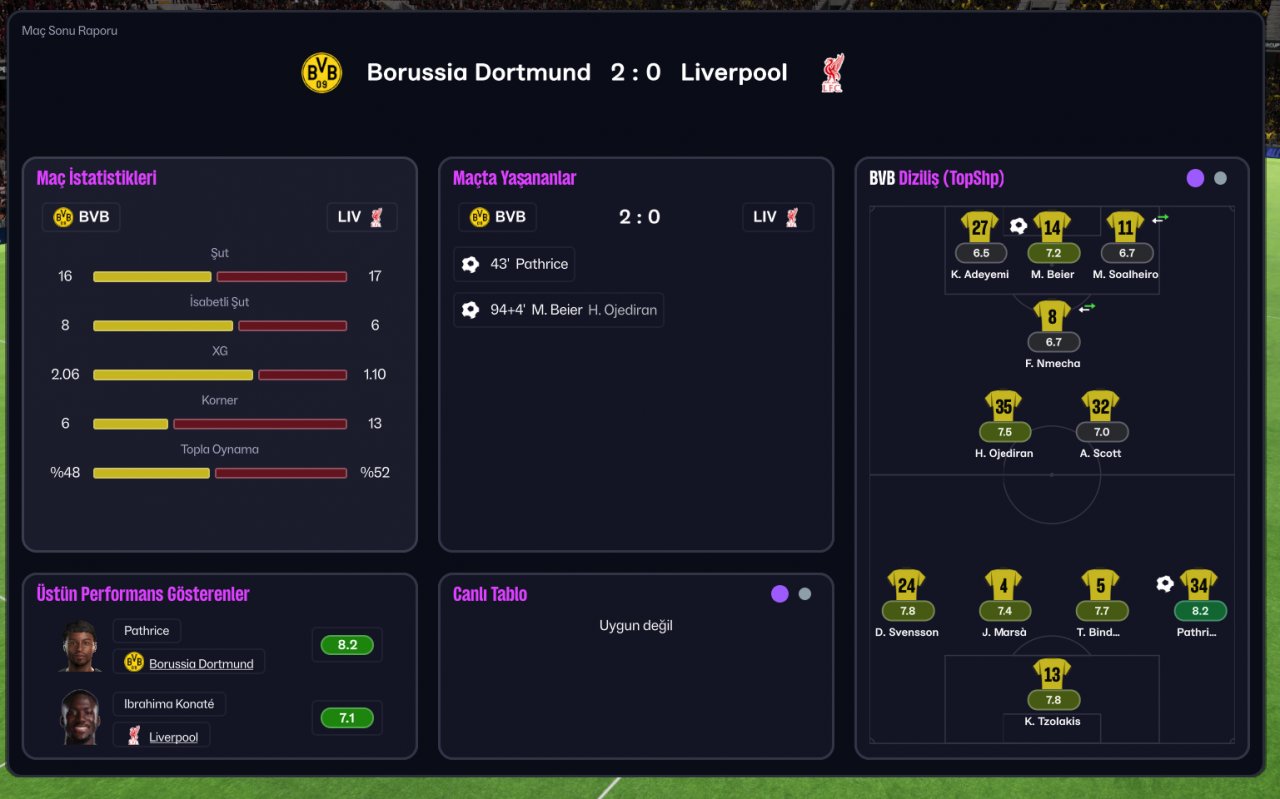The image size is (1280, 799).
Task: Open the Borussia Dortmund club link
Action: point(201,663)
